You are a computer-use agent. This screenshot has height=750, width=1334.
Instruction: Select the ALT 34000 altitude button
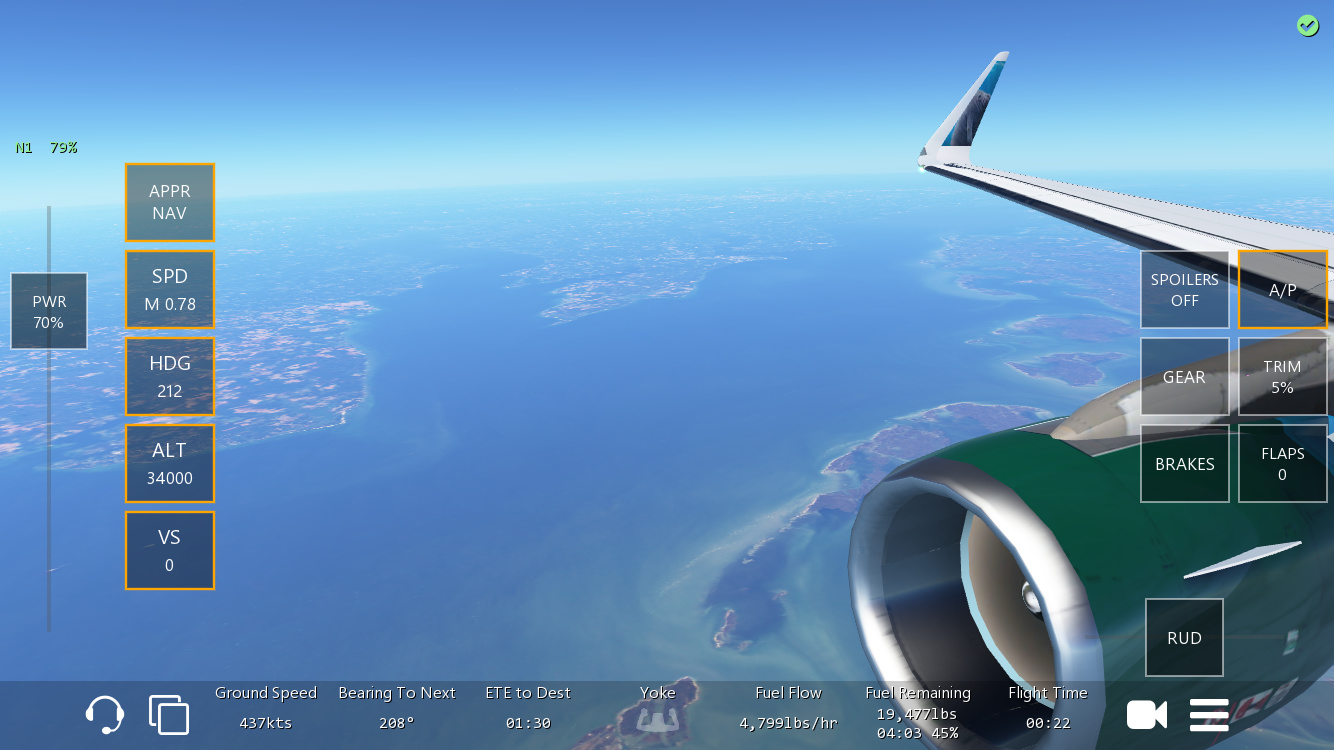(x=170, y=463)
